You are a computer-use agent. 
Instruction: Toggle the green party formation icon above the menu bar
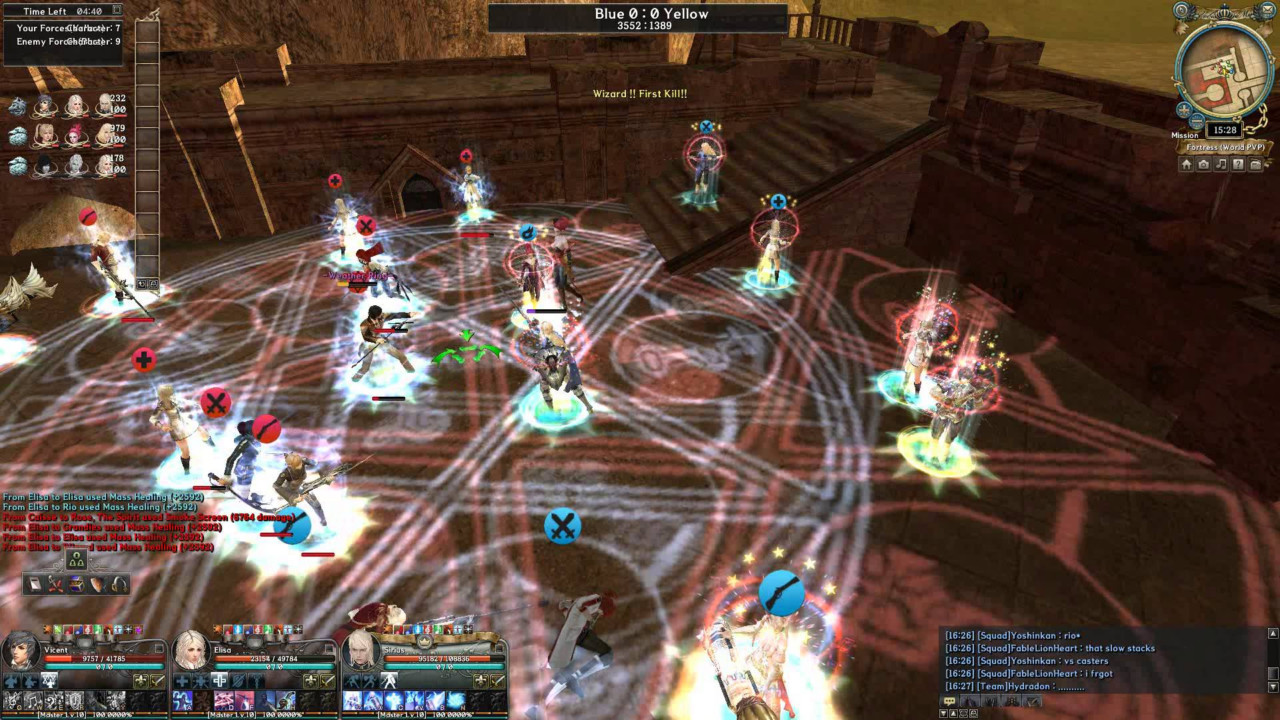[77, 560]
